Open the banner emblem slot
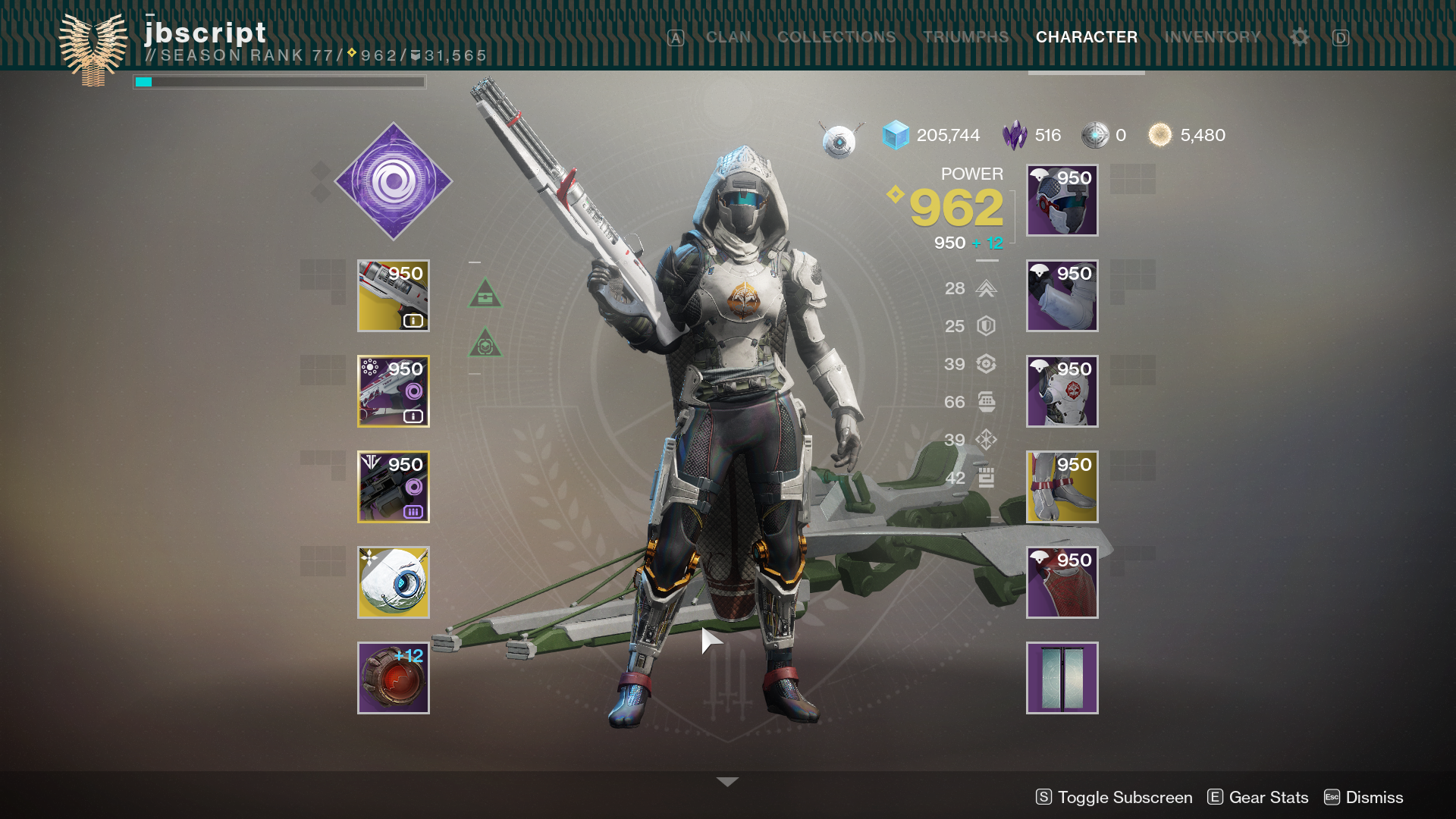1456x819 pixels. (x=1062, y=678)
